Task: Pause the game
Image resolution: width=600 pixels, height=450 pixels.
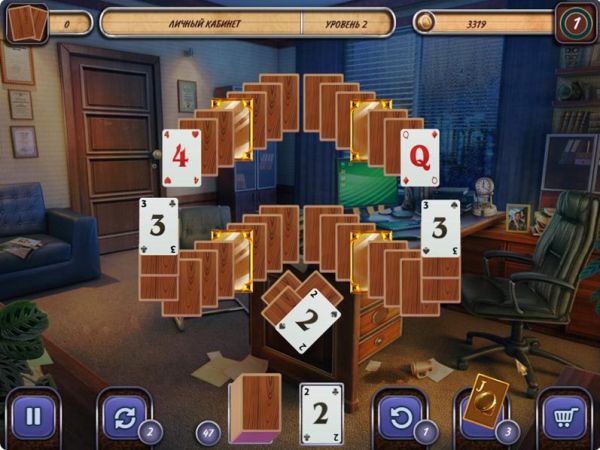Action: pyautogui.click(x=33, y=416)
